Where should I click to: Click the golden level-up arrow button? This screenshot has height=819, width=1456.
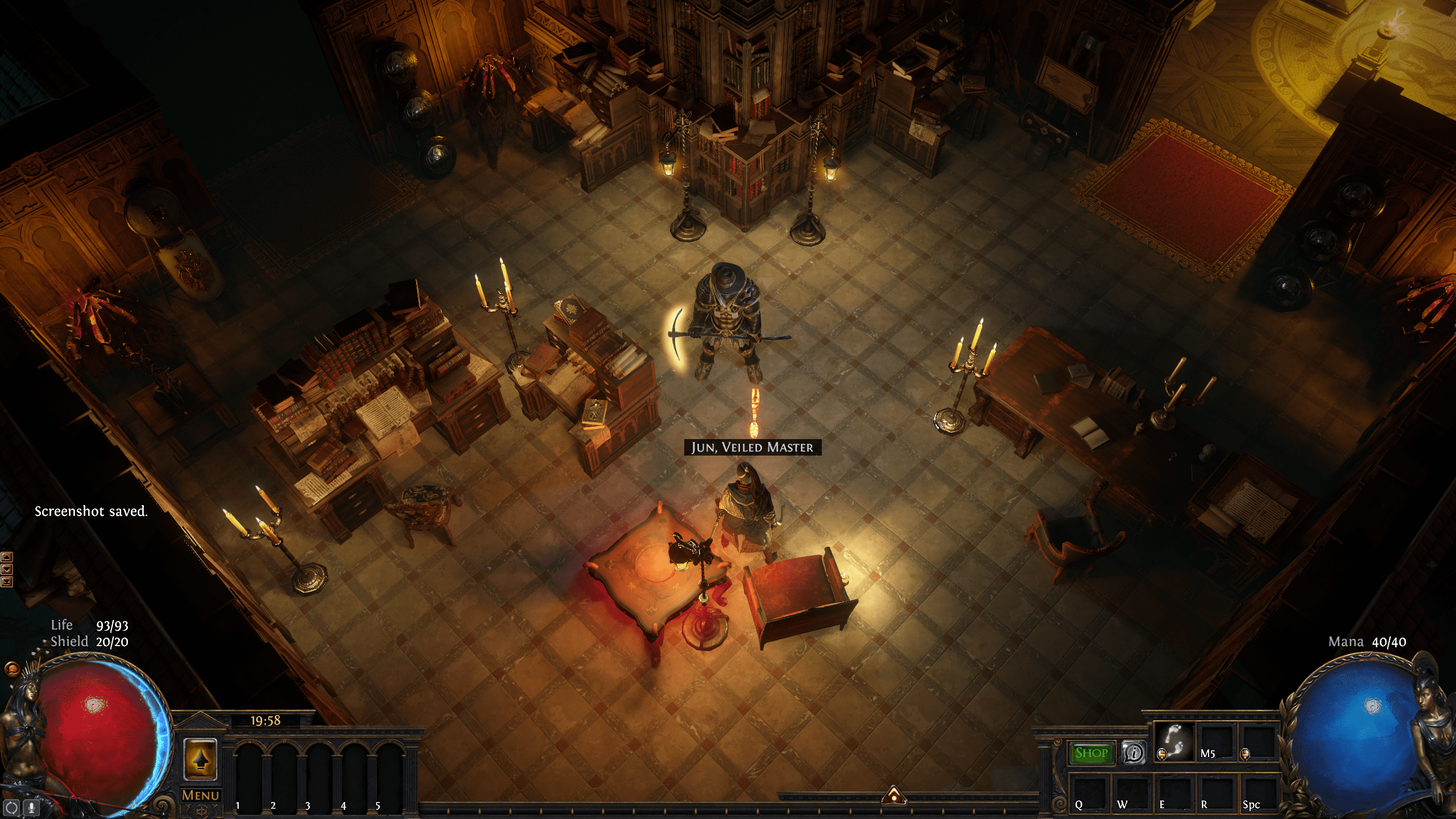(200, 759)
